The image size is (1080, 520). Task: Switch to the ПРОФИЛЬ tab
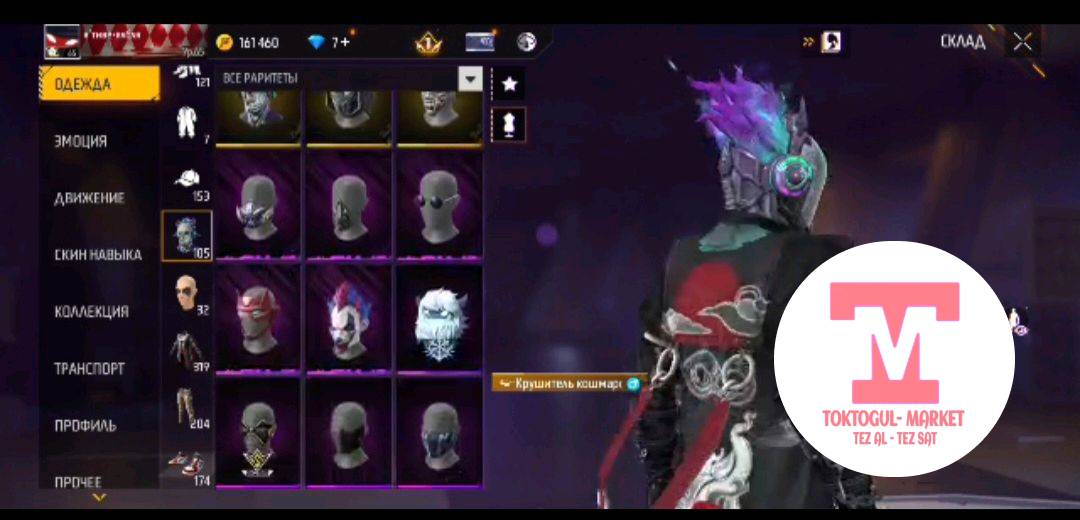coord(85,425)
